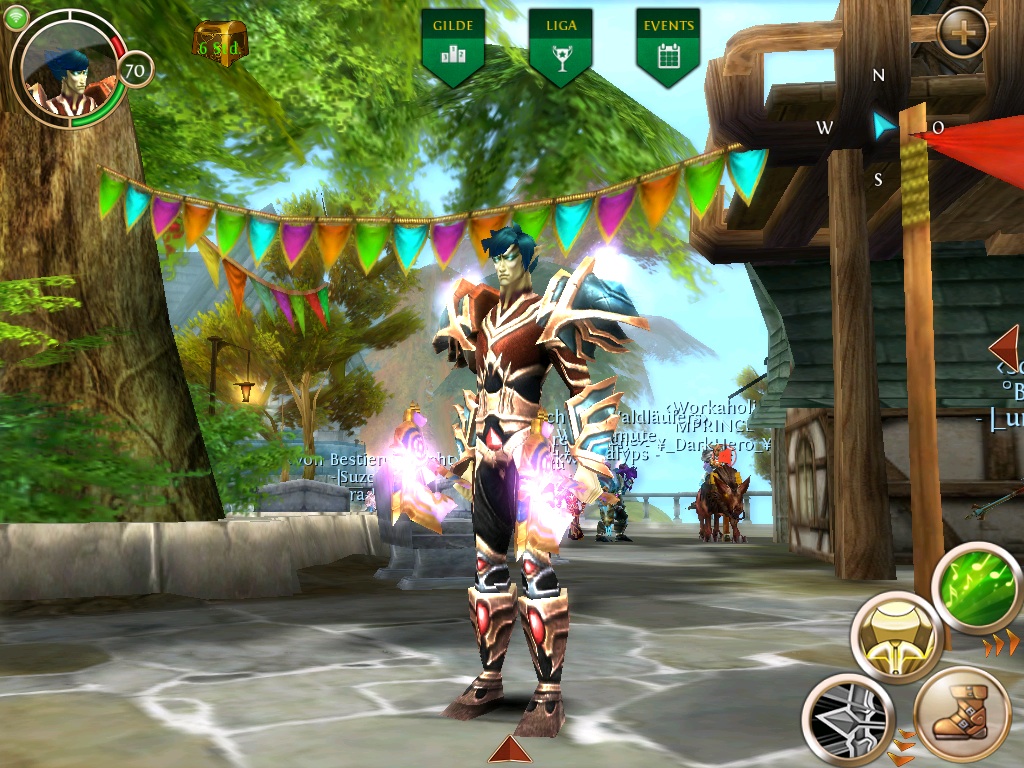Activate the green slash skill
This screenshot has height=768, width=1024.
pyautogui.click(x=976, y=588)
